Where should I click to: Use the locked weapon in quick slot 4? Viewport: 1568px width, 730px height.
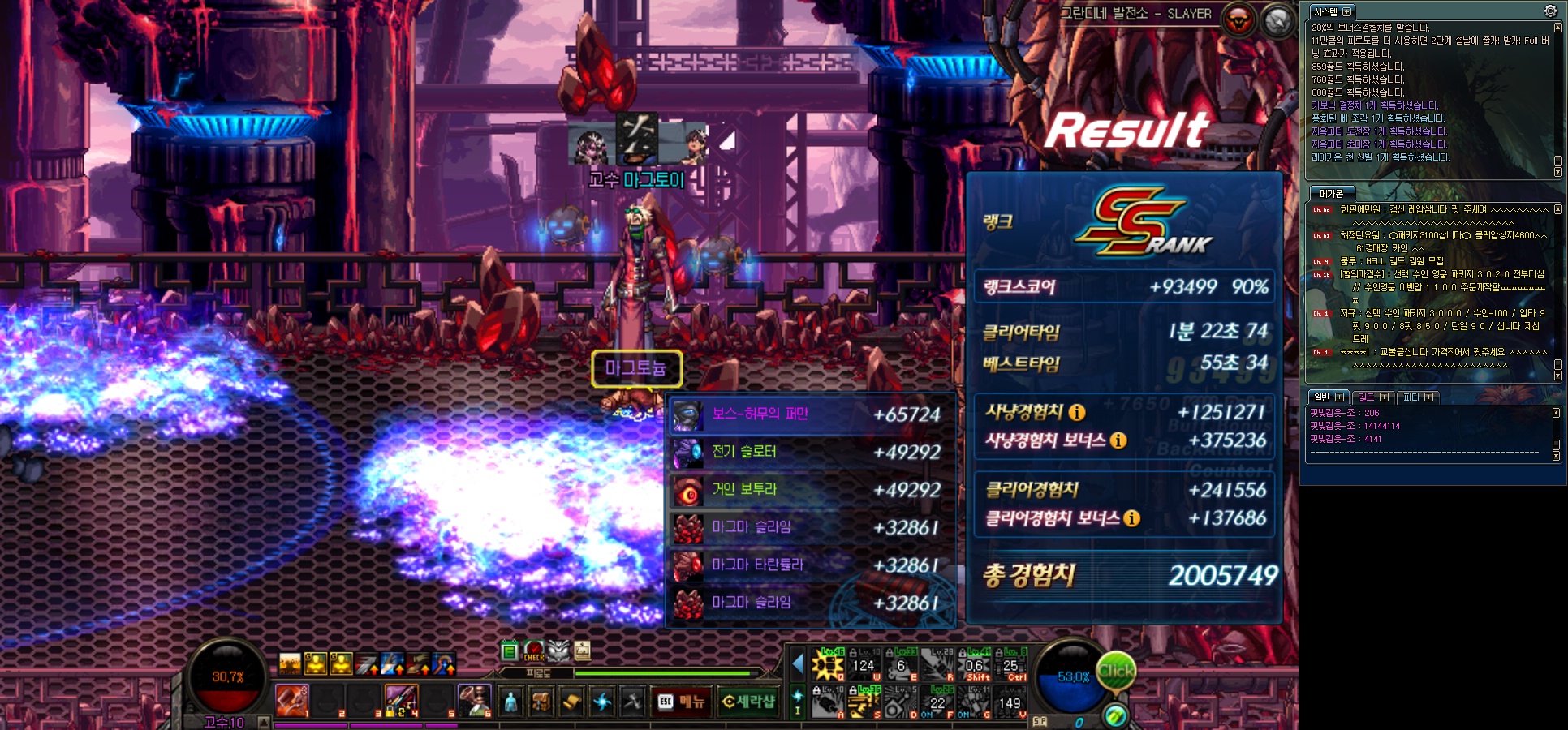pos(401,701)
